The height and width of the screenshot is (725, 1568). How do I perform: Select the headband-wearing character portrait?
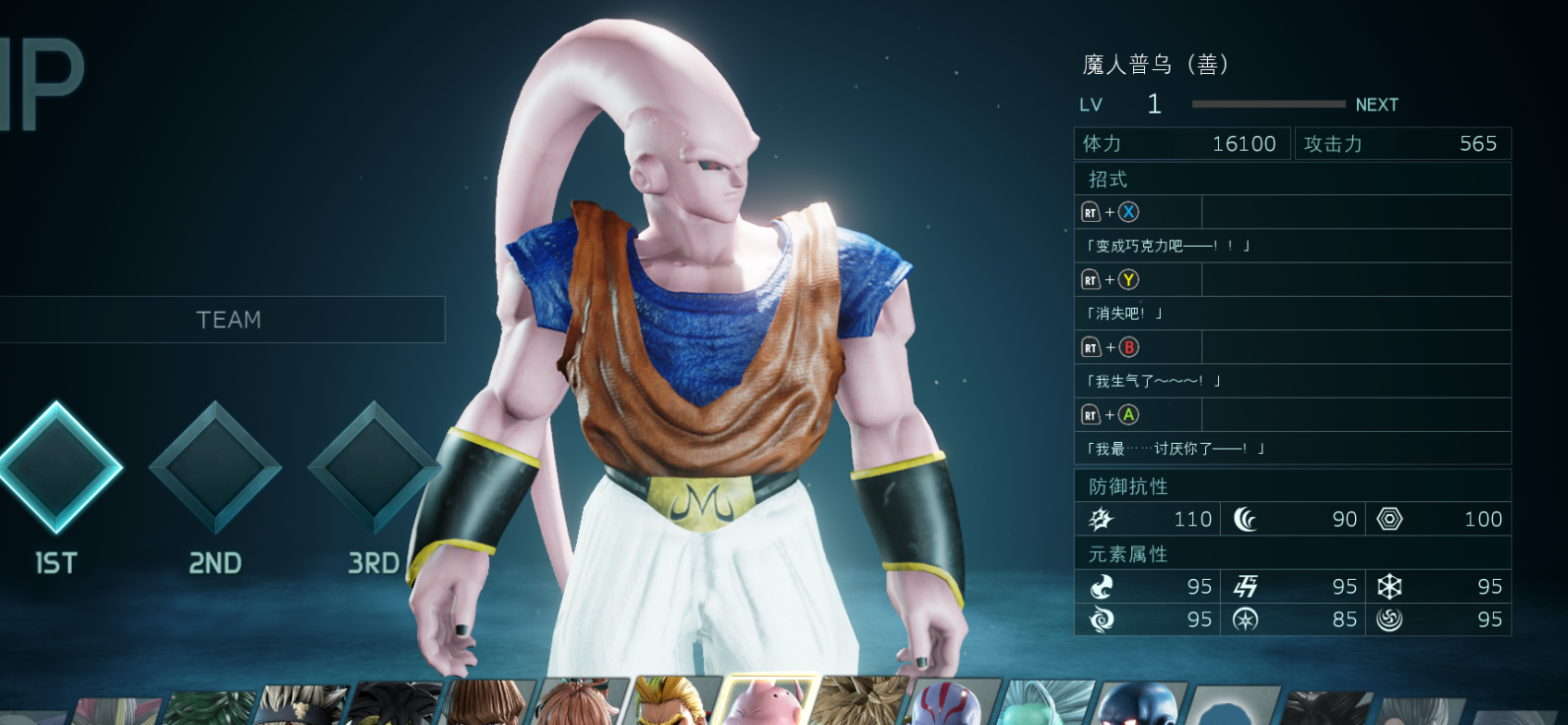[x=300, y=706]
